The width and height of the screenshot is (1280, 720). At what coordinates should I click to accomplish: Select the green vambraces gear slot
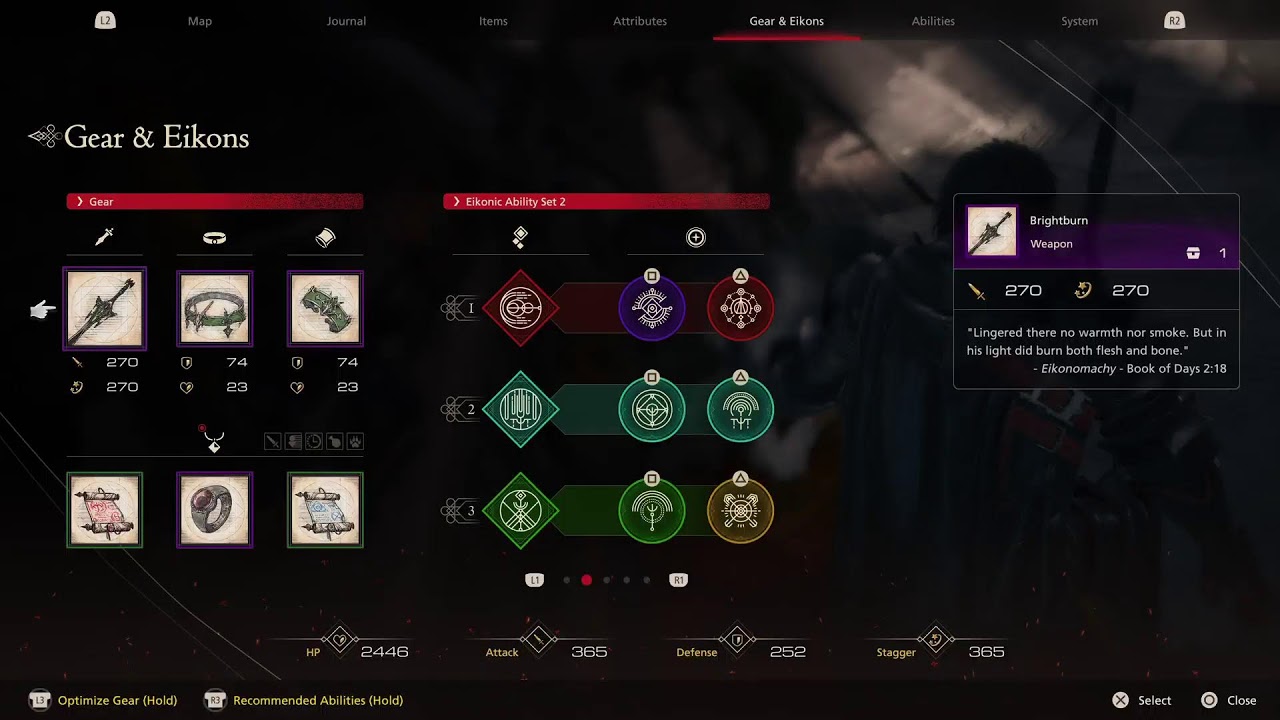[325, 309]
